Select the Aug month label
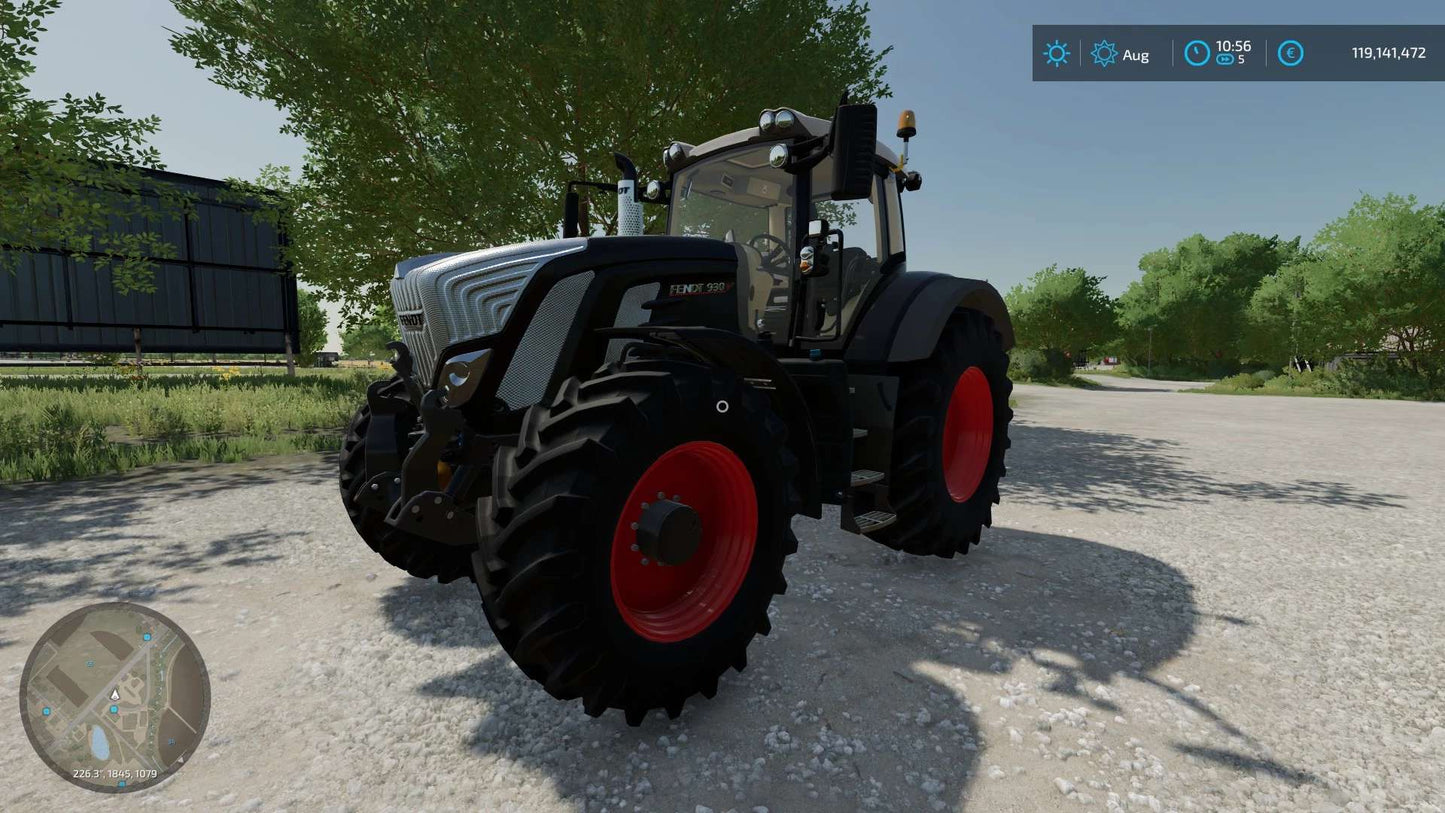 (x=1135, y=54)
